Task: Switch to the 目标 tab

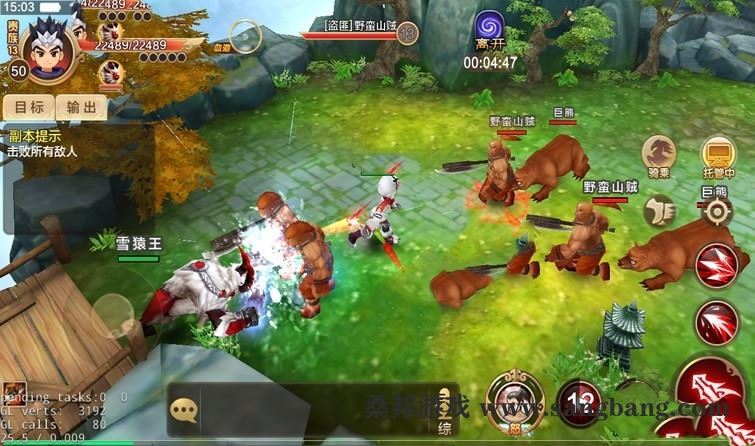Action: pos(29,108)
